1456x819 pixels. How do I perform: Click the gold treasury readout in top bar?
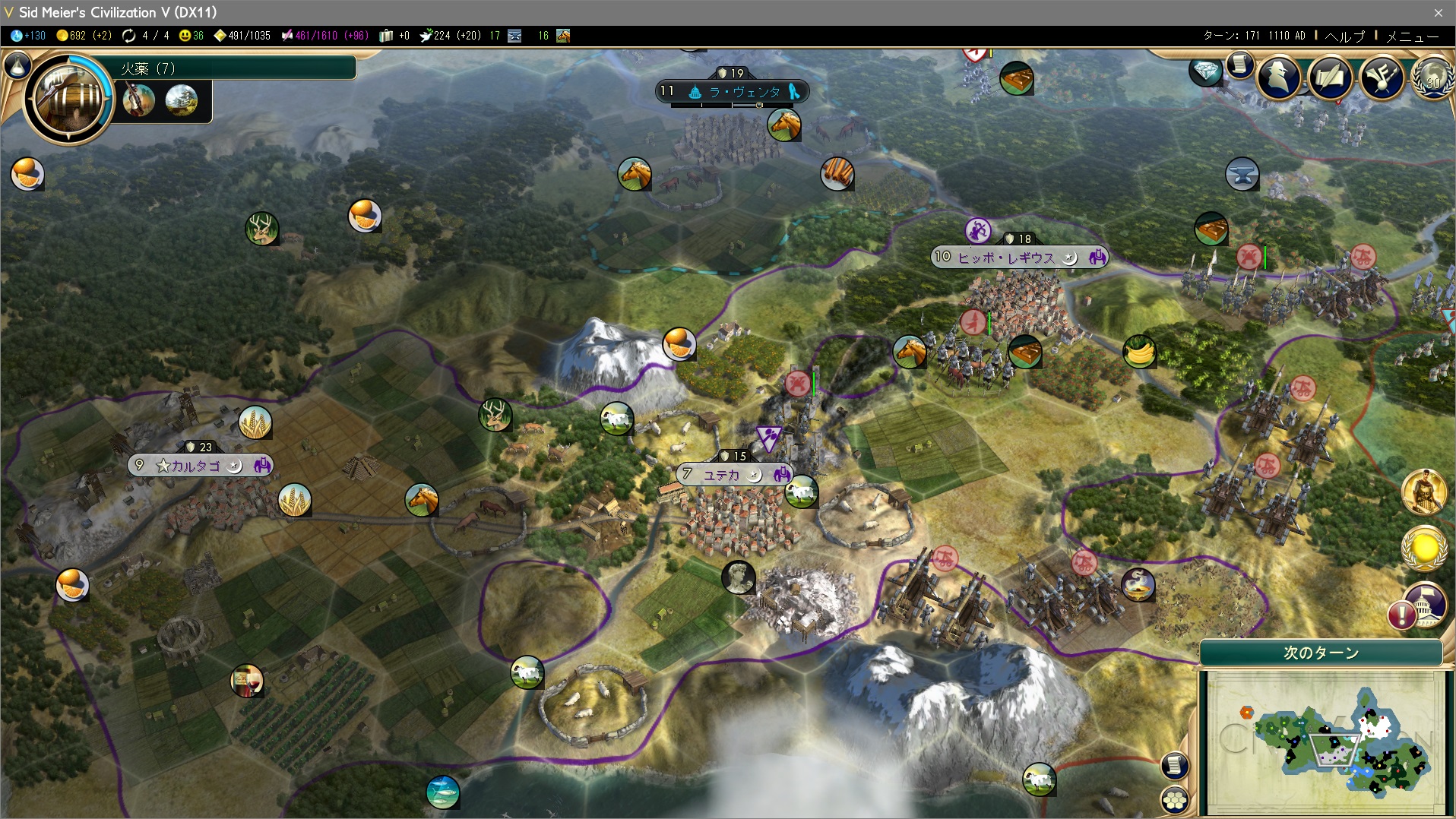point(84,36)
